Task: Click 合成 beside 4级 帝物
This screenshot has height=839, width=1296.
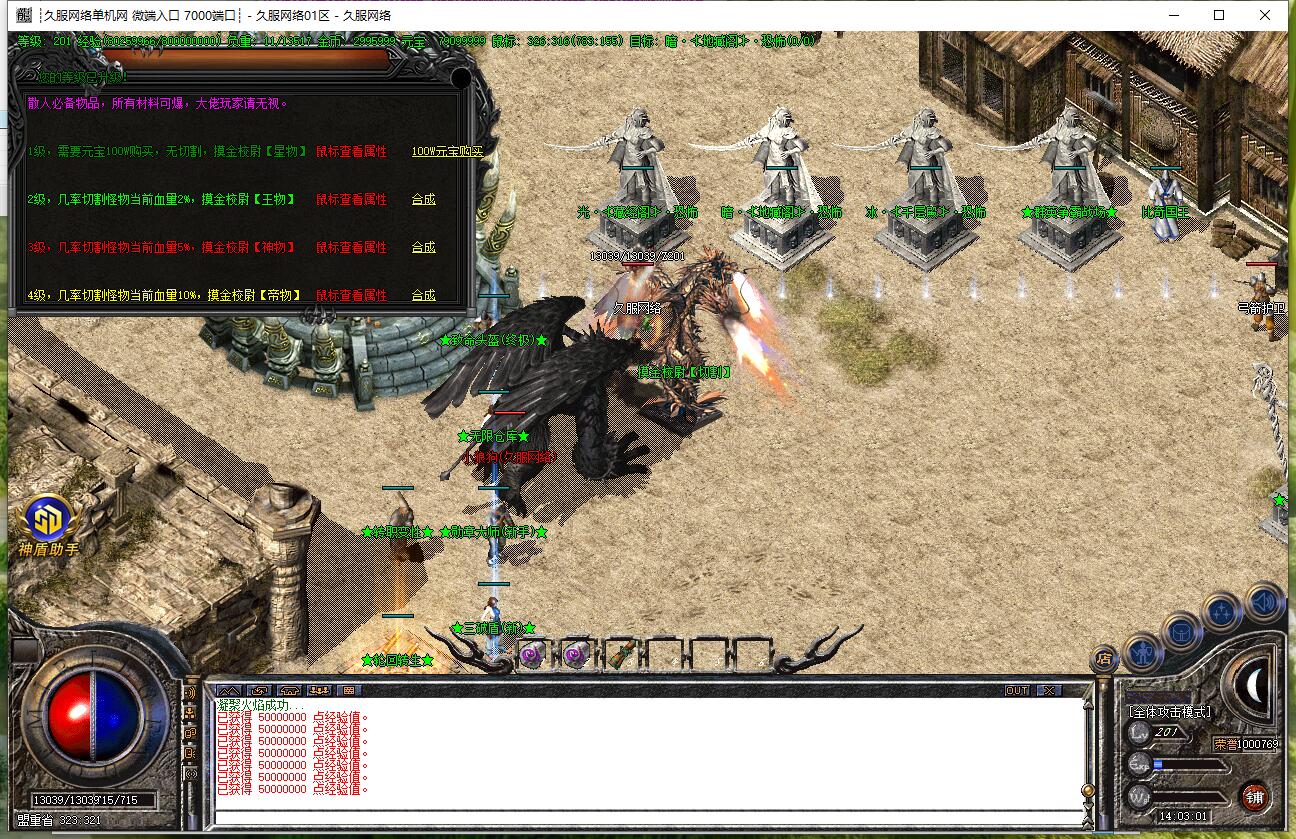Action: (424, 295)
